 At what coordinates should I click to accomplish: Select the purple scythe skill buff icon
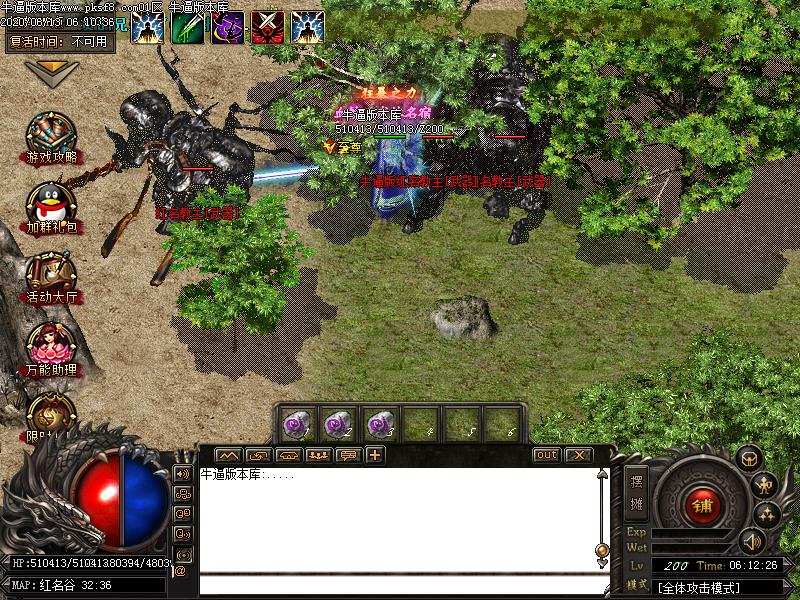point(227,27)
